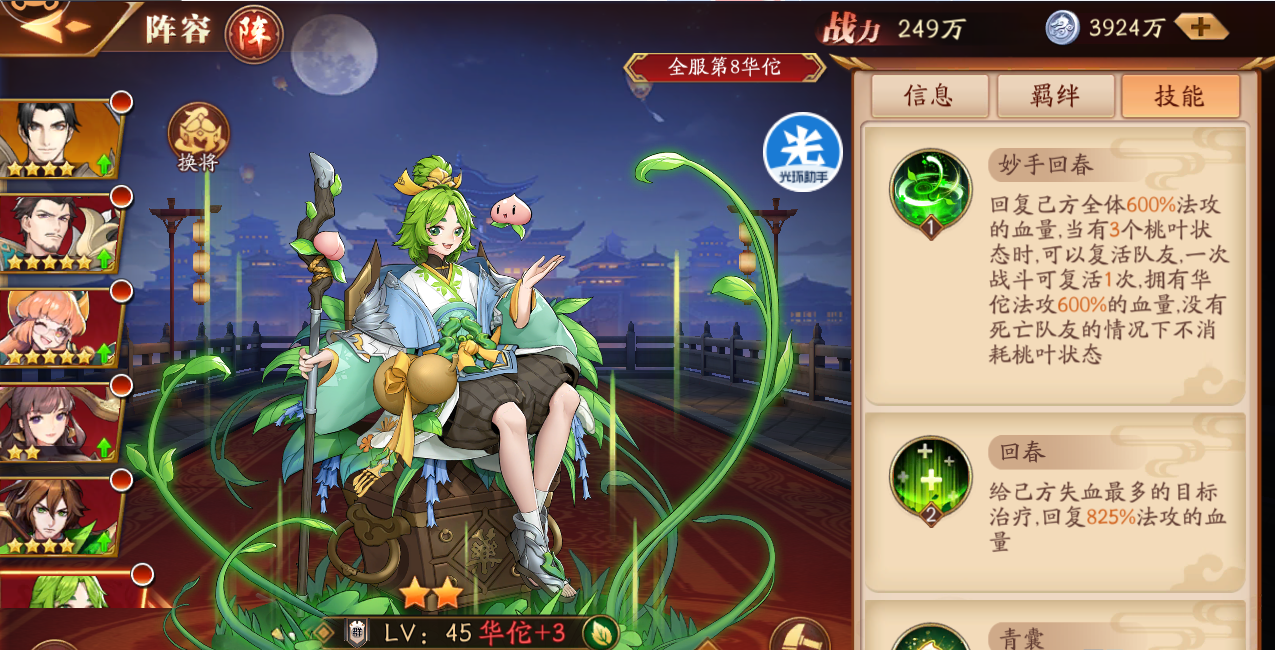The image size is (1275, 650).
Task: Select the 技能 tab
Action: click(1180, 96)
